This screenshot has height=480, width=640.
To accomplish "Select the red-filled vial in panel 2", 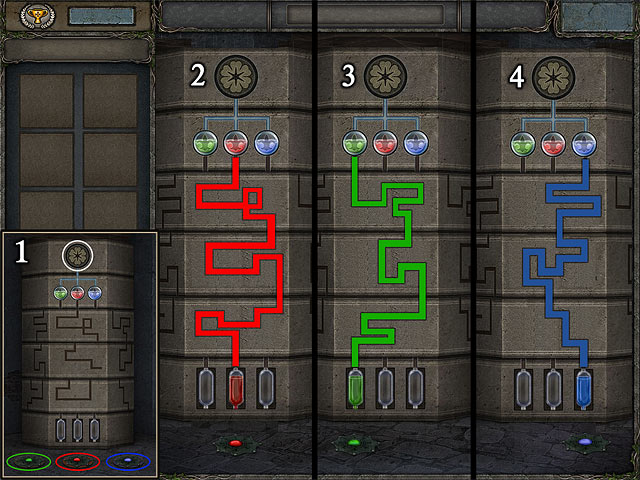I will tap(237, 389).
